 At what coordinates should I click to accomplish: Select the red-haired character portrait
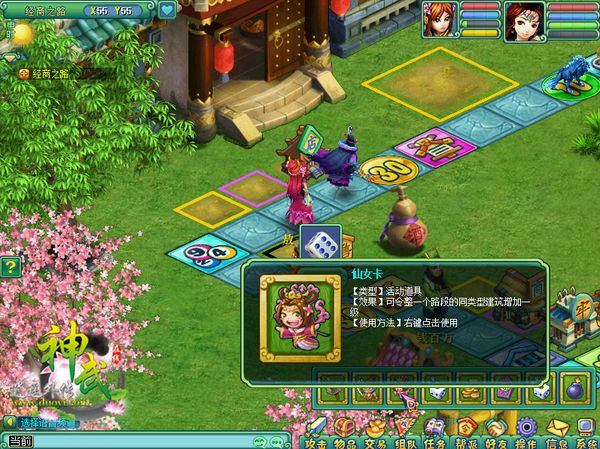point(445,18)
